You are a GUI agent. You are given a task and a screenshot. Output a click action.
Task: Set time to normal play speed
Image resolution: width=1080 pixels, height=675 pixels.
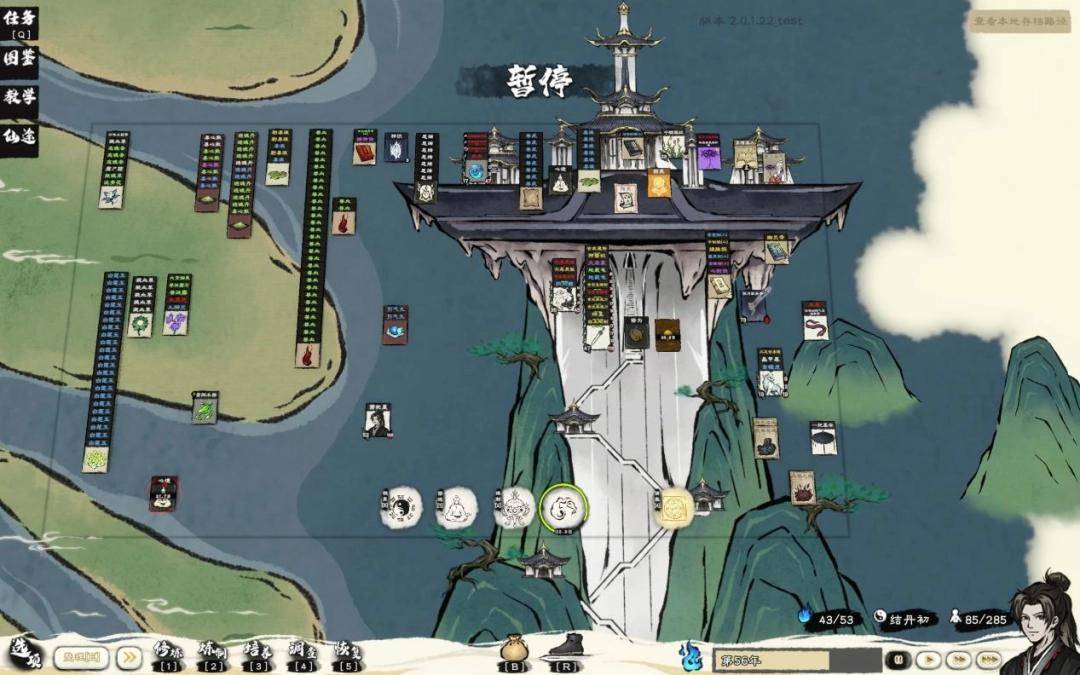point(929,660)
